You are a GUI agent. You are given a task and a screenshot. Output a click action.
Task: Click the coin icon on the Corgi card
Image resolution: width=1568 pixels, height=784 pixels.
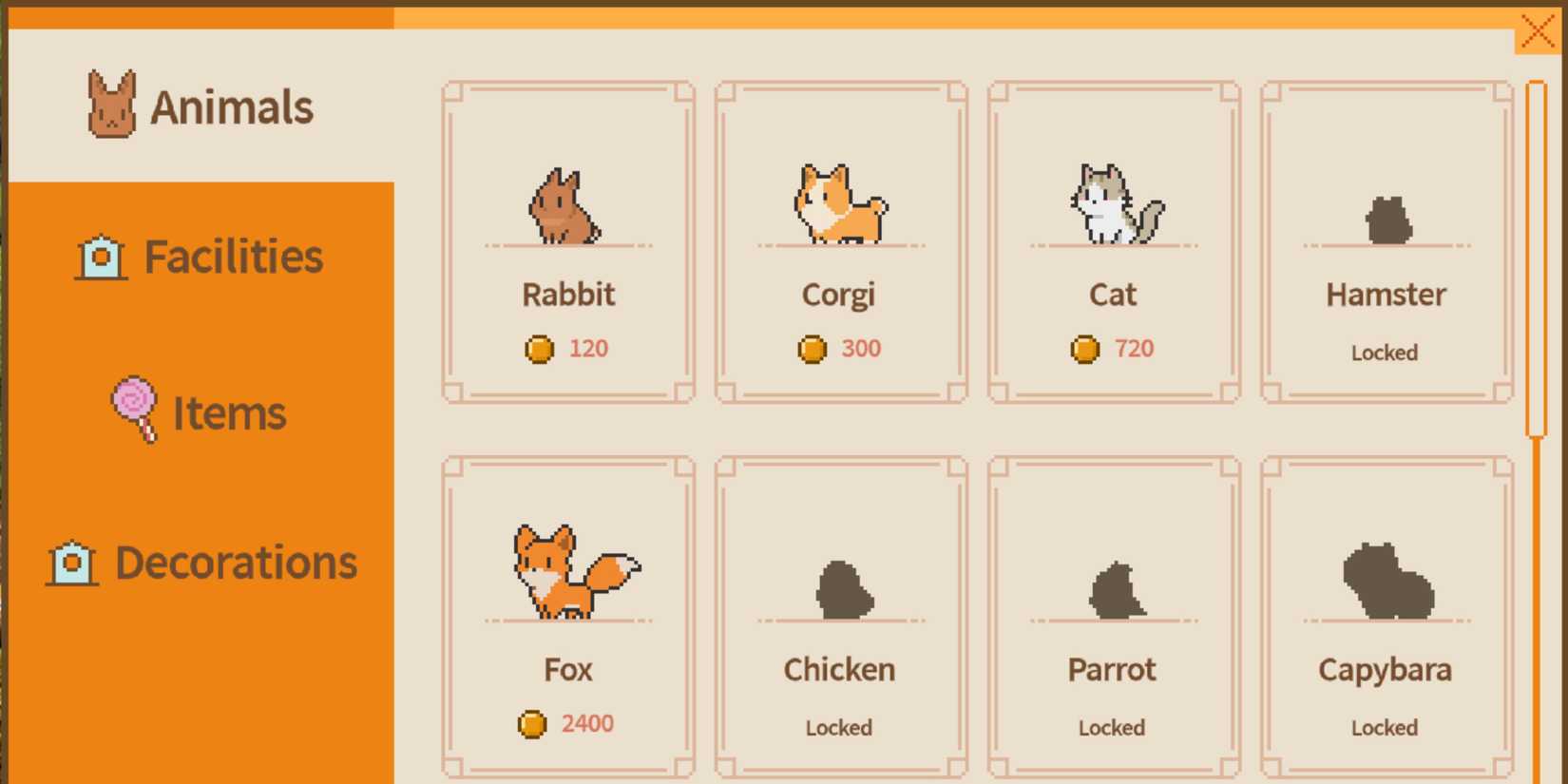tap(811, 349)
